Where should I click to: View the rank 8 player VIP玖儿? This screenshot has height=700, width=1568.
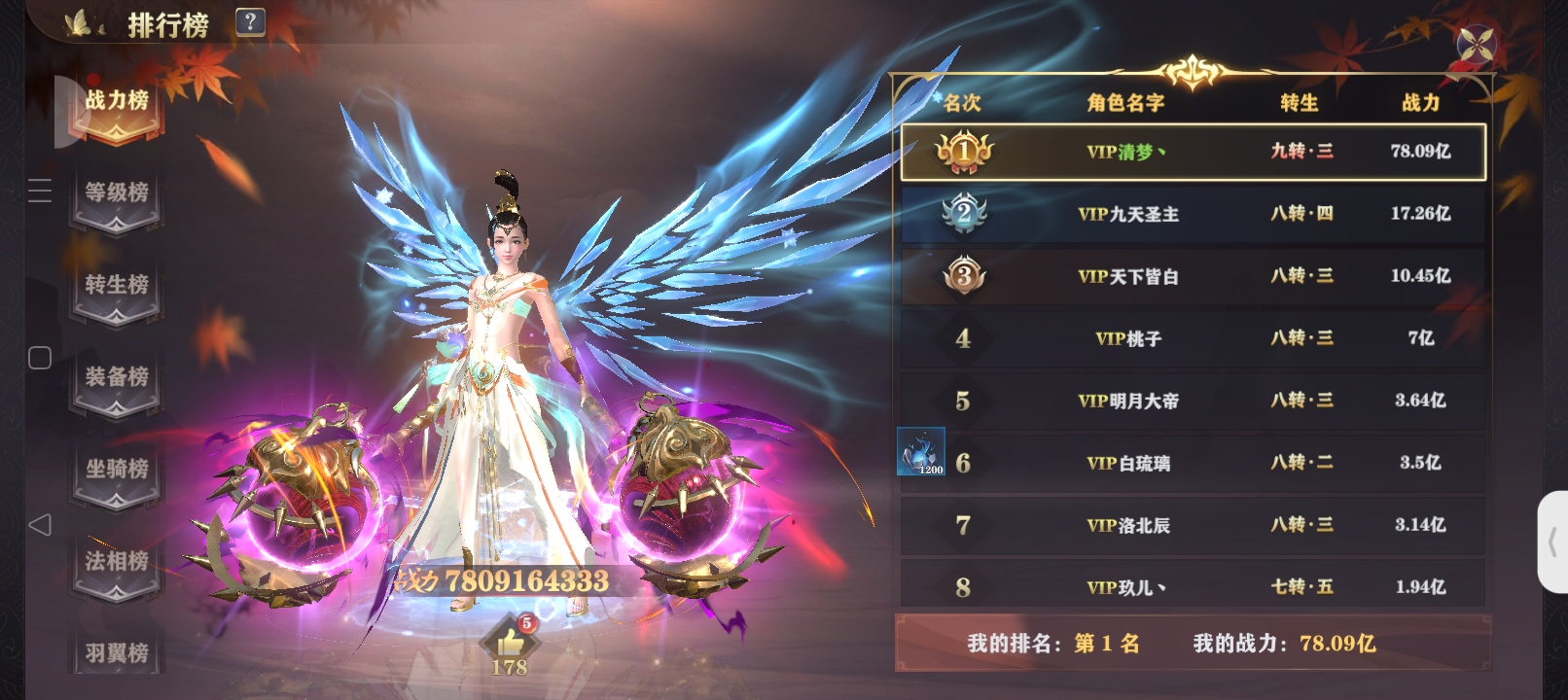pos(1193,586)
